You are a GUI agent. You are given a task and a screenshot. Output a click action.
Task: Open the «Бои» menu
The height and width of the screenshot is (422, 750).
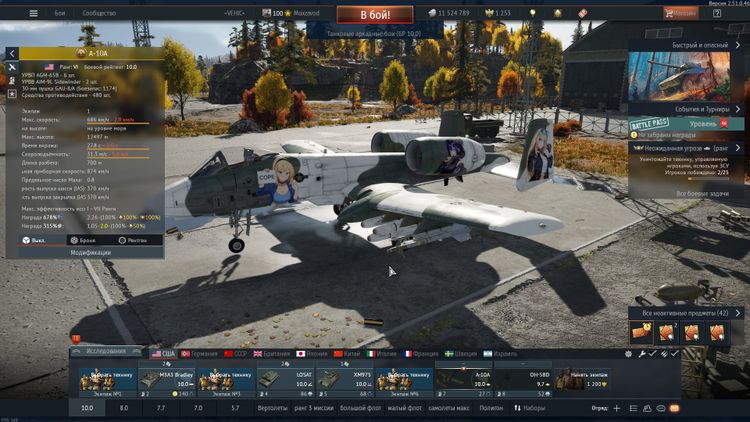point(59,14)
